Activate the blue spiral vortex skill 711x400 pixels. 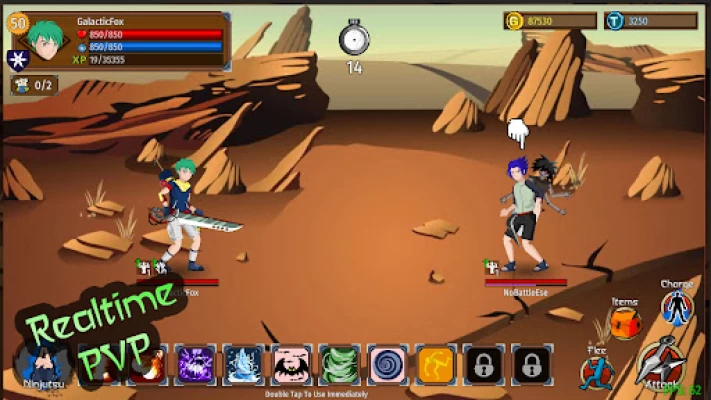point(387,365)
